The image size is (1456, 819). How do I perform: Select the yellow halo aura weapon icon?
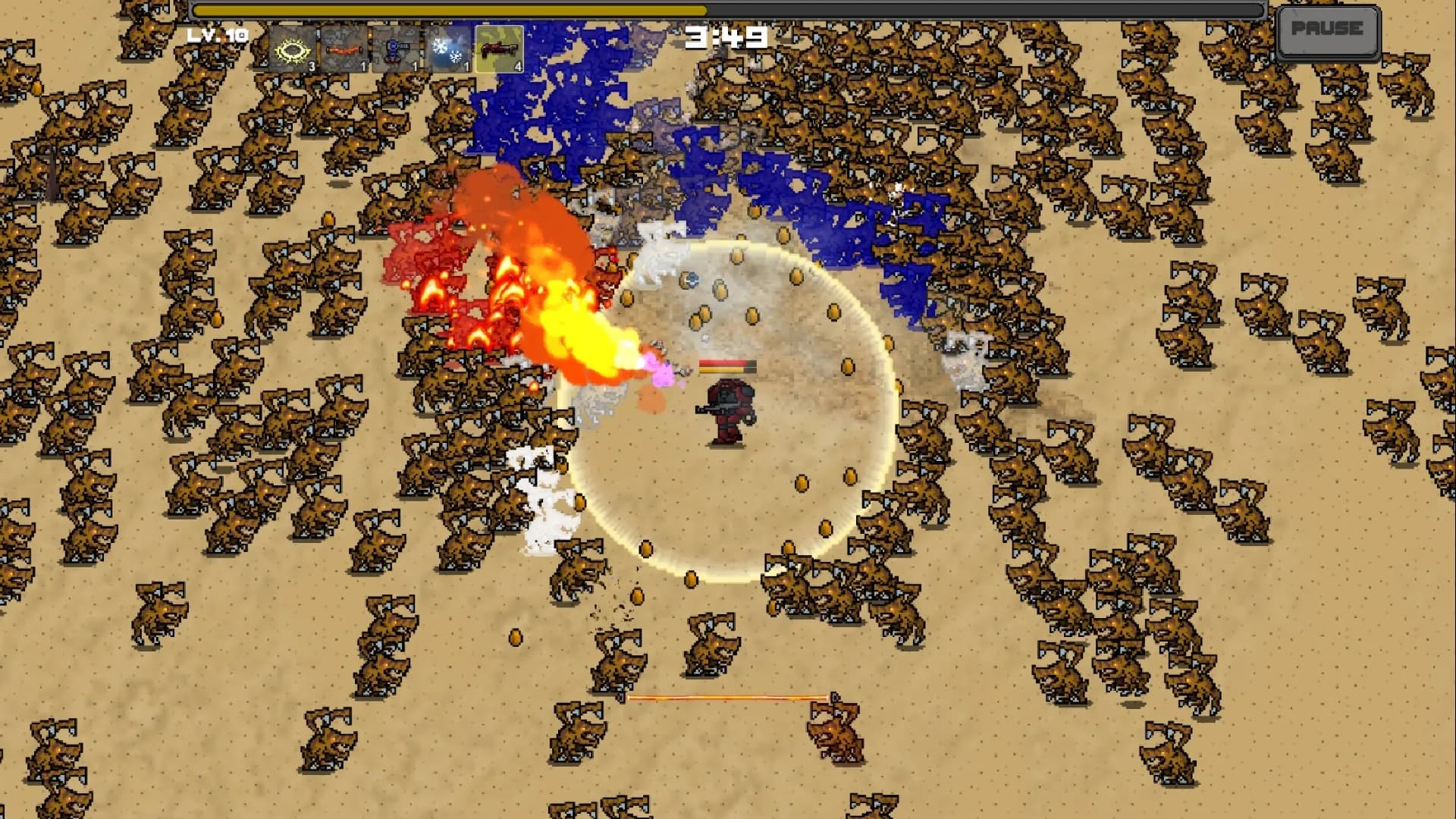(292, 49)
